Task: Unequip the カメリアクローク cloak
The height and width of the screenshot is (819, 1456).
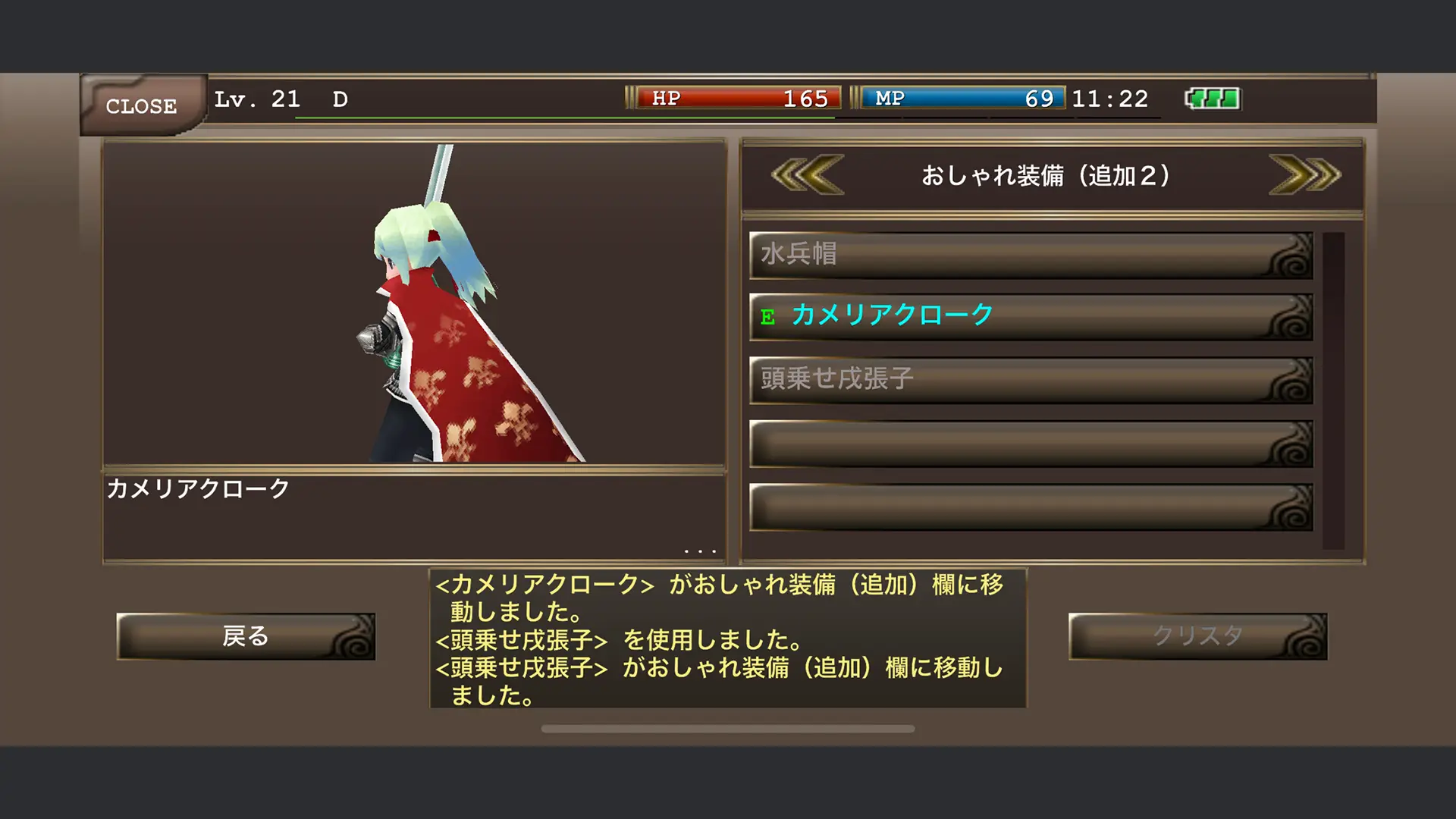Action: pyautogui.click(x=986, y=314)
